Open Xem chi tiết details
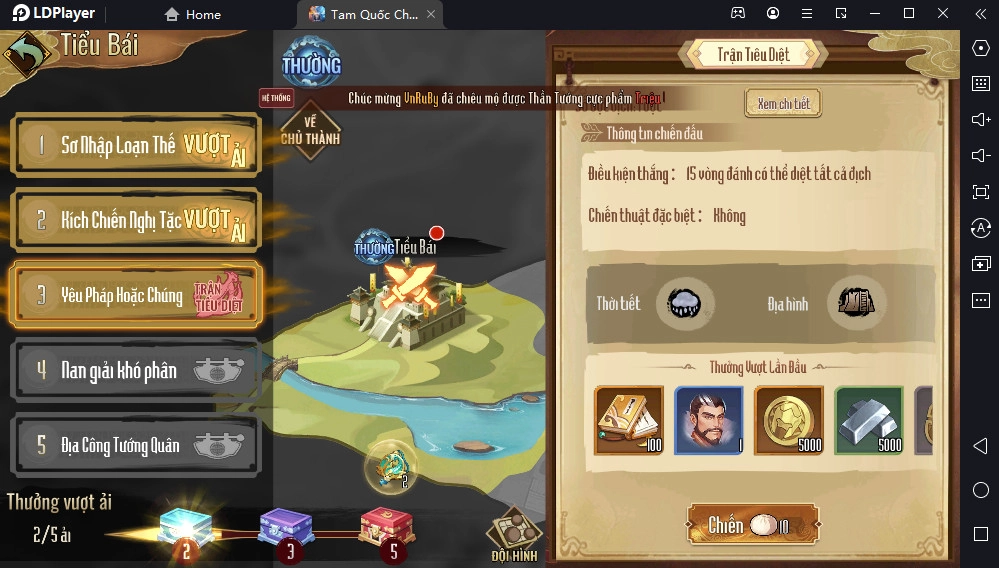The width and height of the screenshot is (999, 568). [x=783, y=104]
